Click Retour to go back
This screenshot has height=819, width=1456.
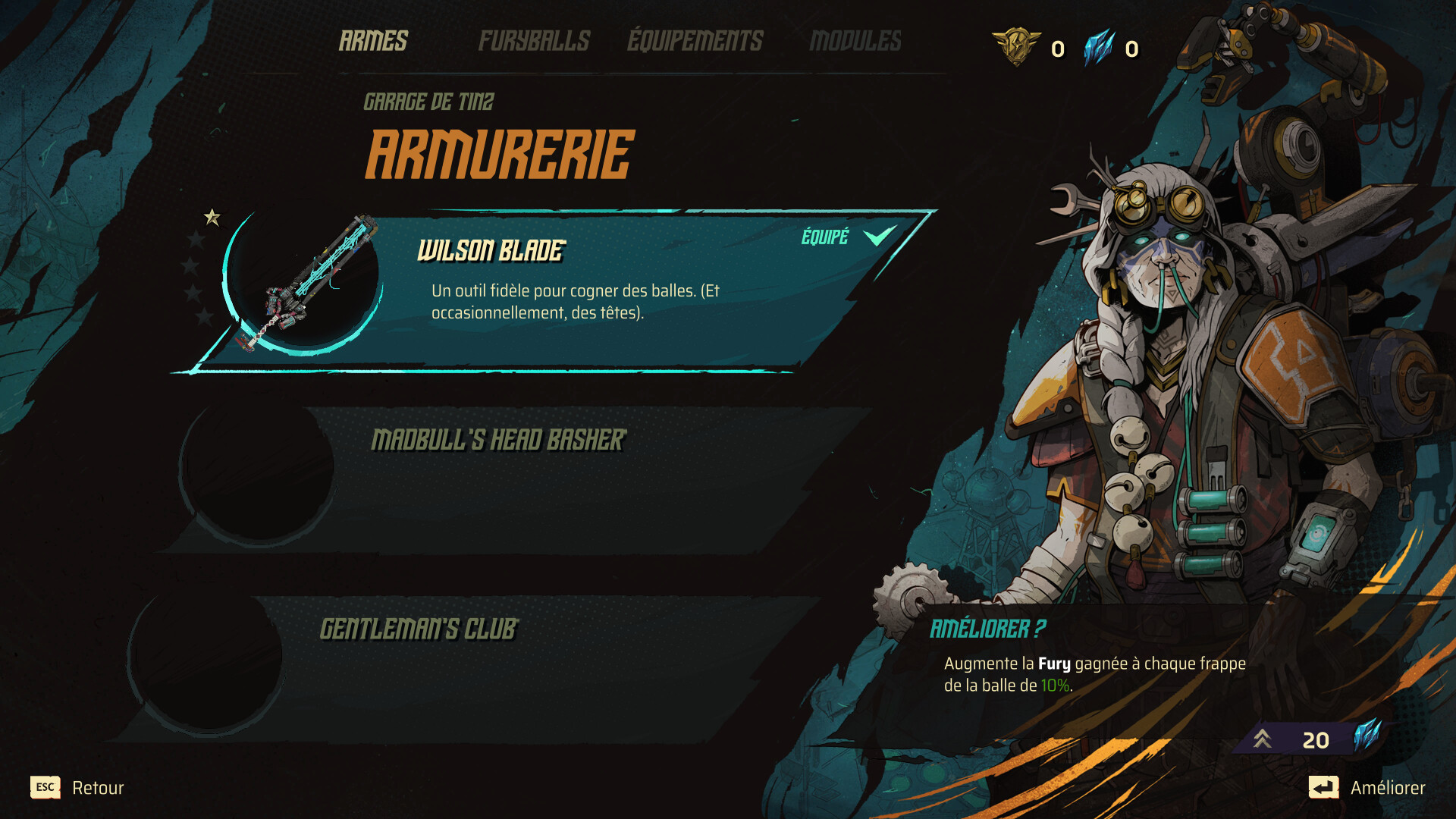point(77,788)
